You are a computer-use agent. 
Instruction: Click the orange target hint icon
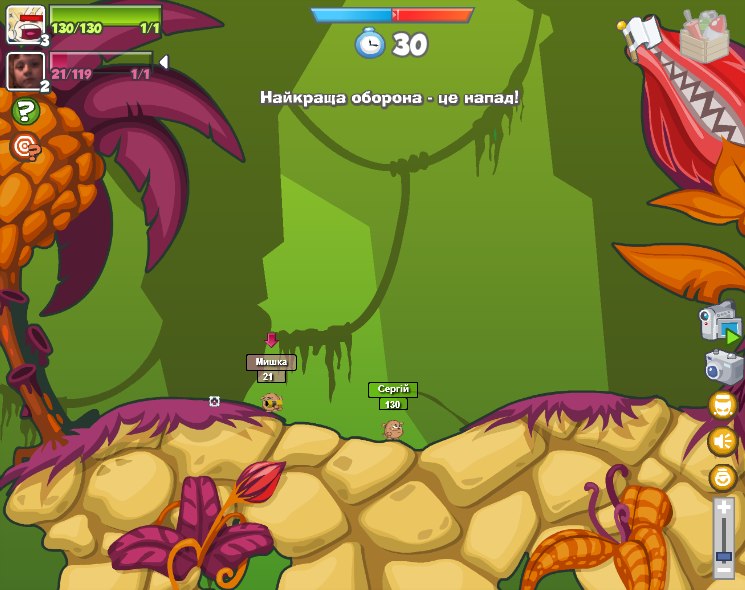[x=26, y=148]
